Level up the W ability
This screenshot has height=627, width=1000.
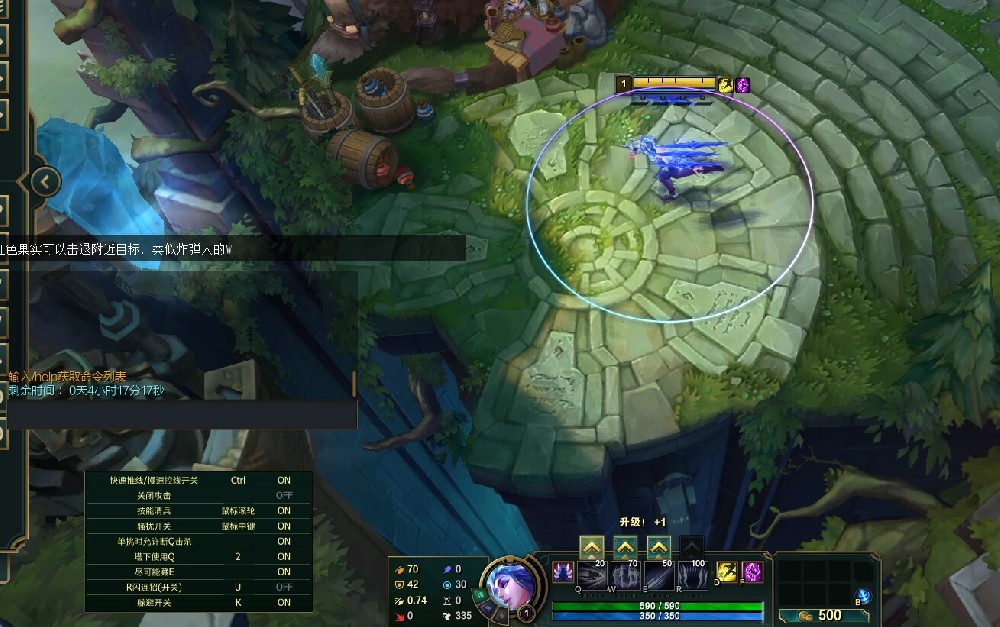click(625, 547)
